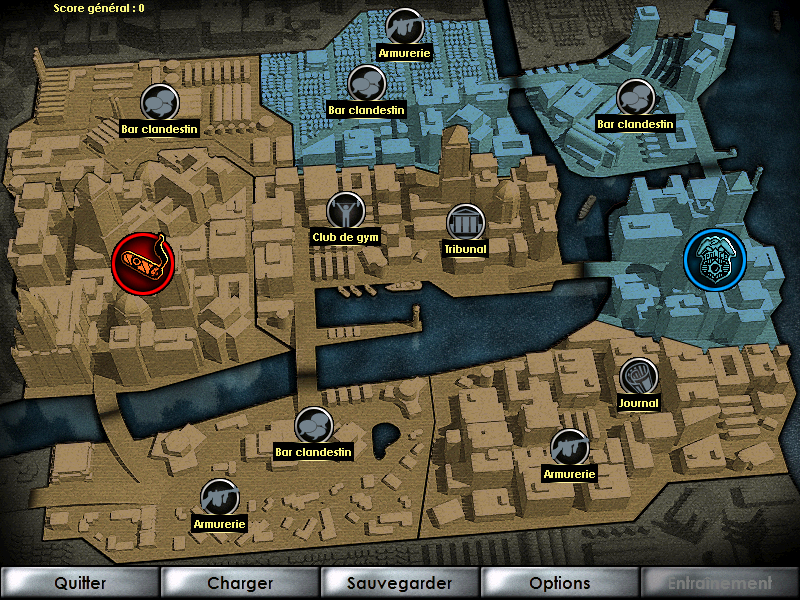Select the Club de gym map marker
This screenshot has height=600, width=800.
click(345, 210)
